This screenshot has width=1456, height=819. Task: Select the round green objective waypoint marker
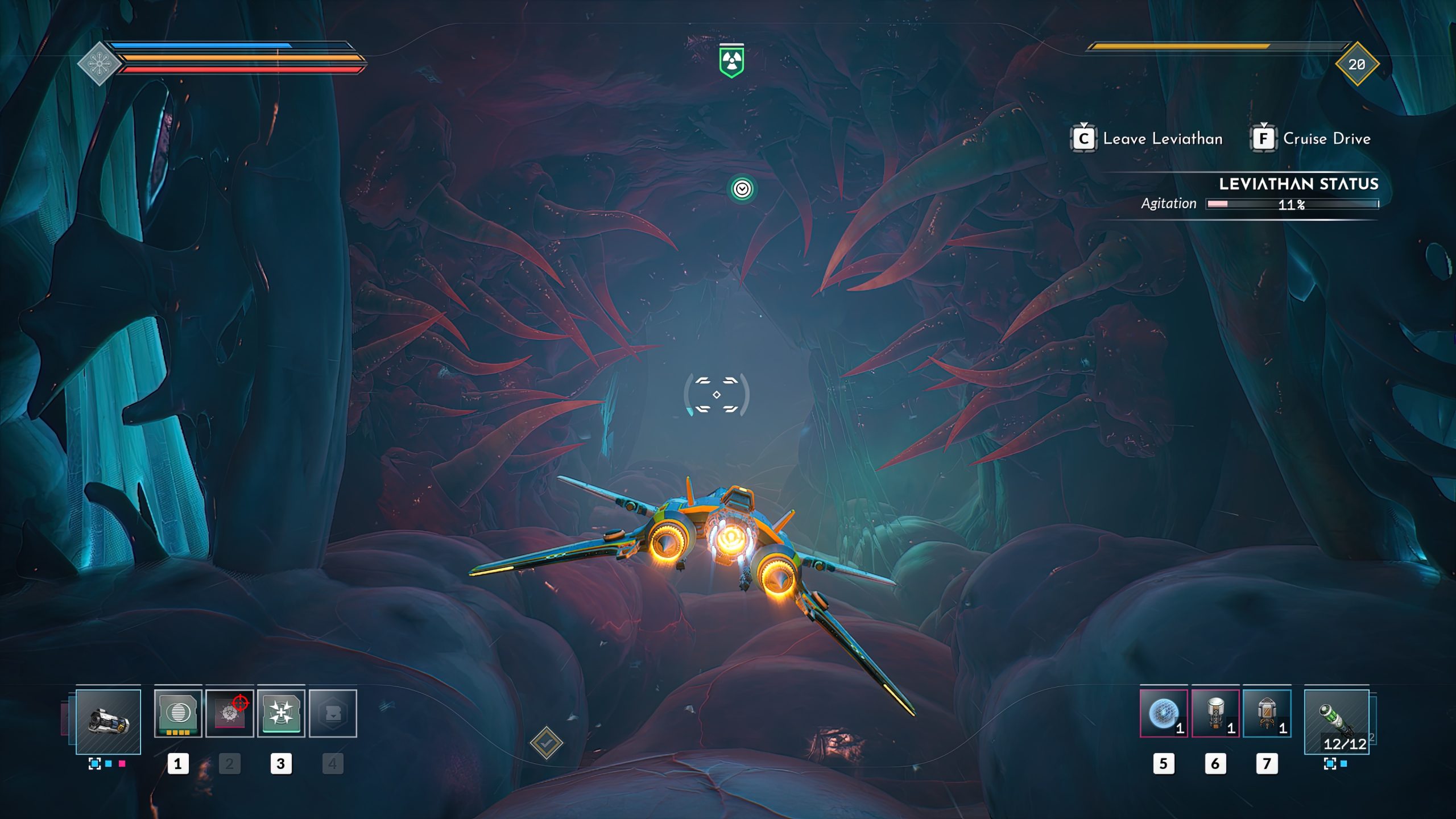[x=742, y=189]
